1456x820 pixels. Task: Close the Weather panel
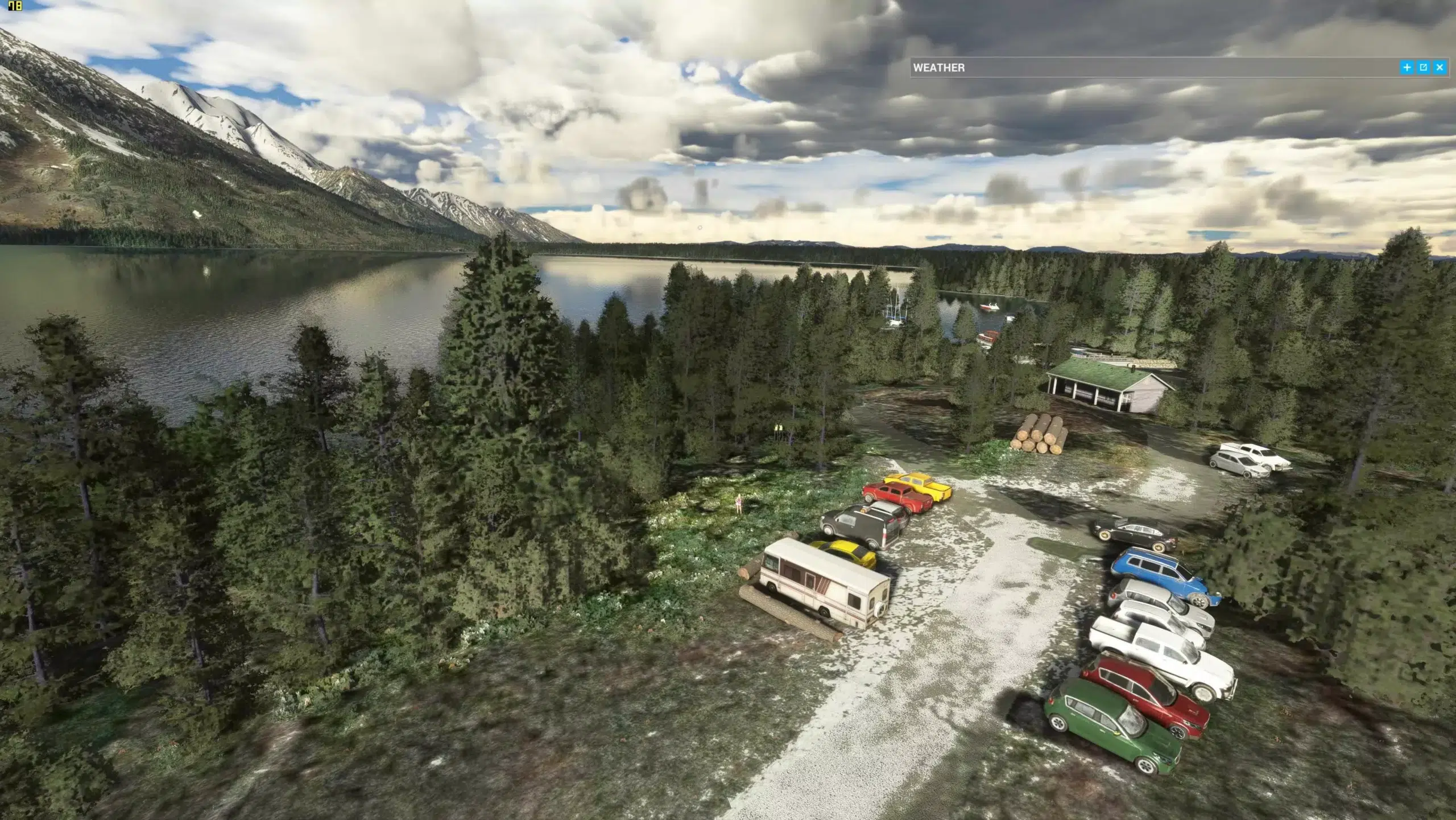[x=1440, y=68]
